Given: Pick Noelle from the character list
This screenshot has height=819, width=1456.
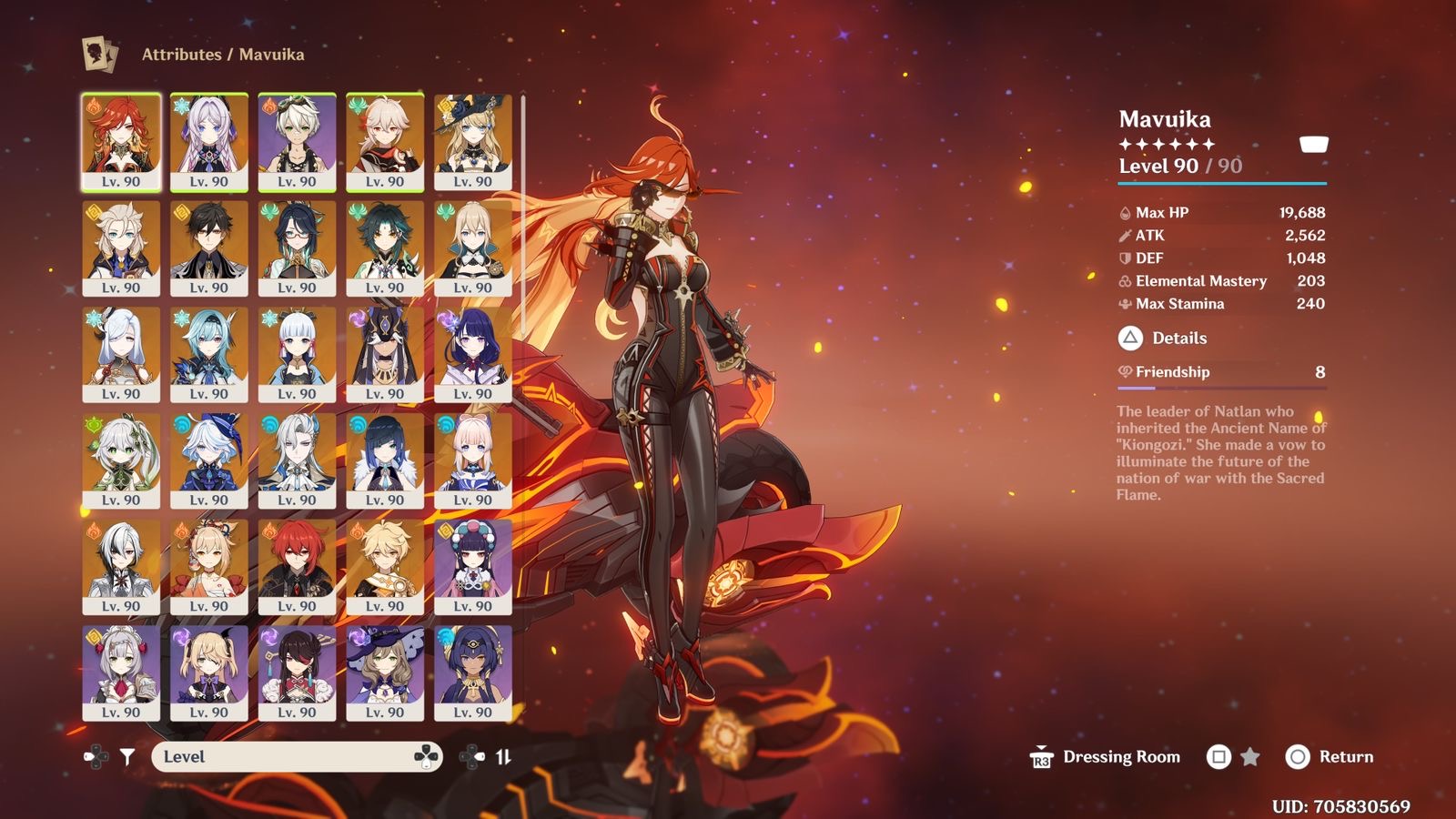Looking at the screenshot, I should pos(121,673).
